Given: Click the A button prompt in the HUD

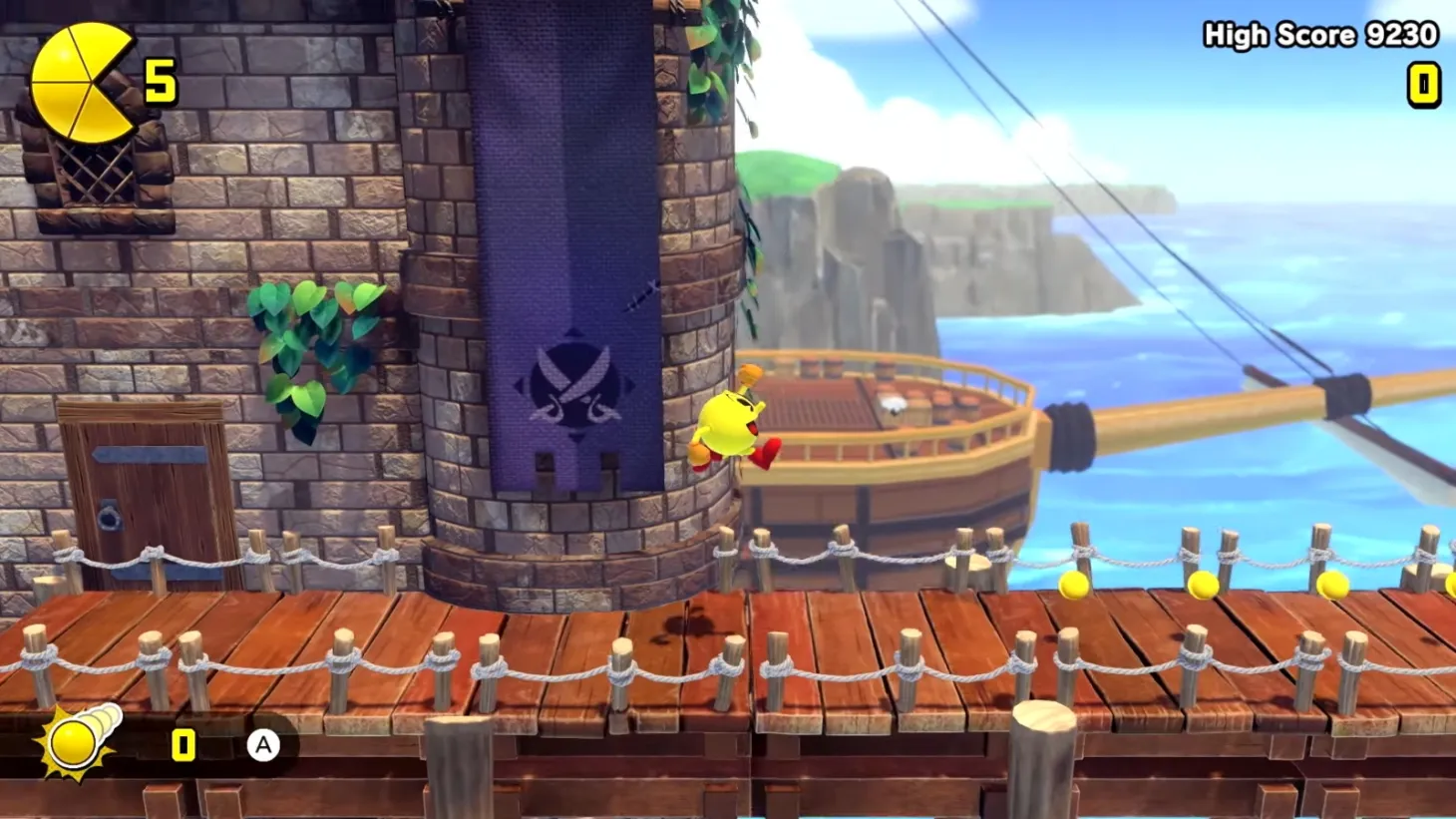Looking at the screenshot, I should [x=262, y=742].
